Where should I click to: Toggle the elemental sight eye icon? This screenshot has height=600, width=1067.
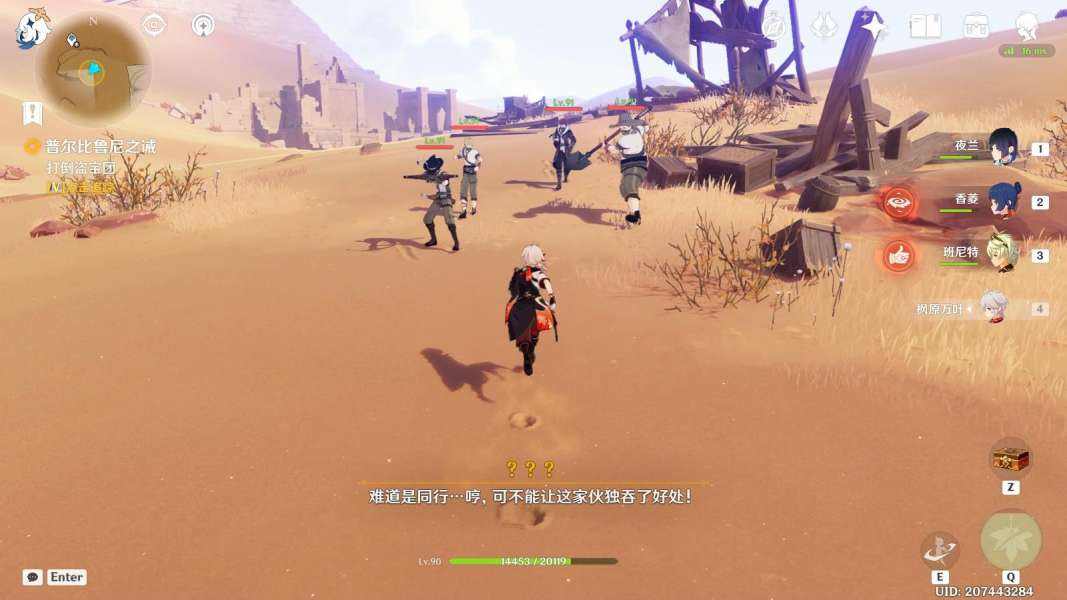coord(154,25)
